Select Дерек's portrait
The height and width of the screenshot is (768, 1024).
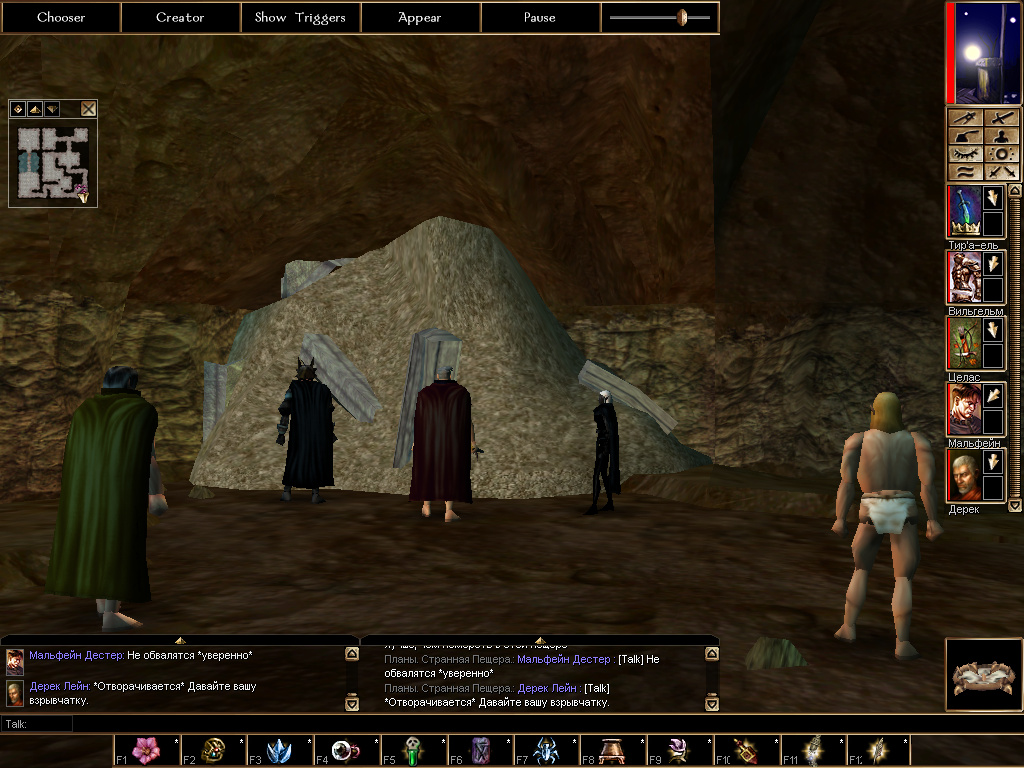pos(964,475)
